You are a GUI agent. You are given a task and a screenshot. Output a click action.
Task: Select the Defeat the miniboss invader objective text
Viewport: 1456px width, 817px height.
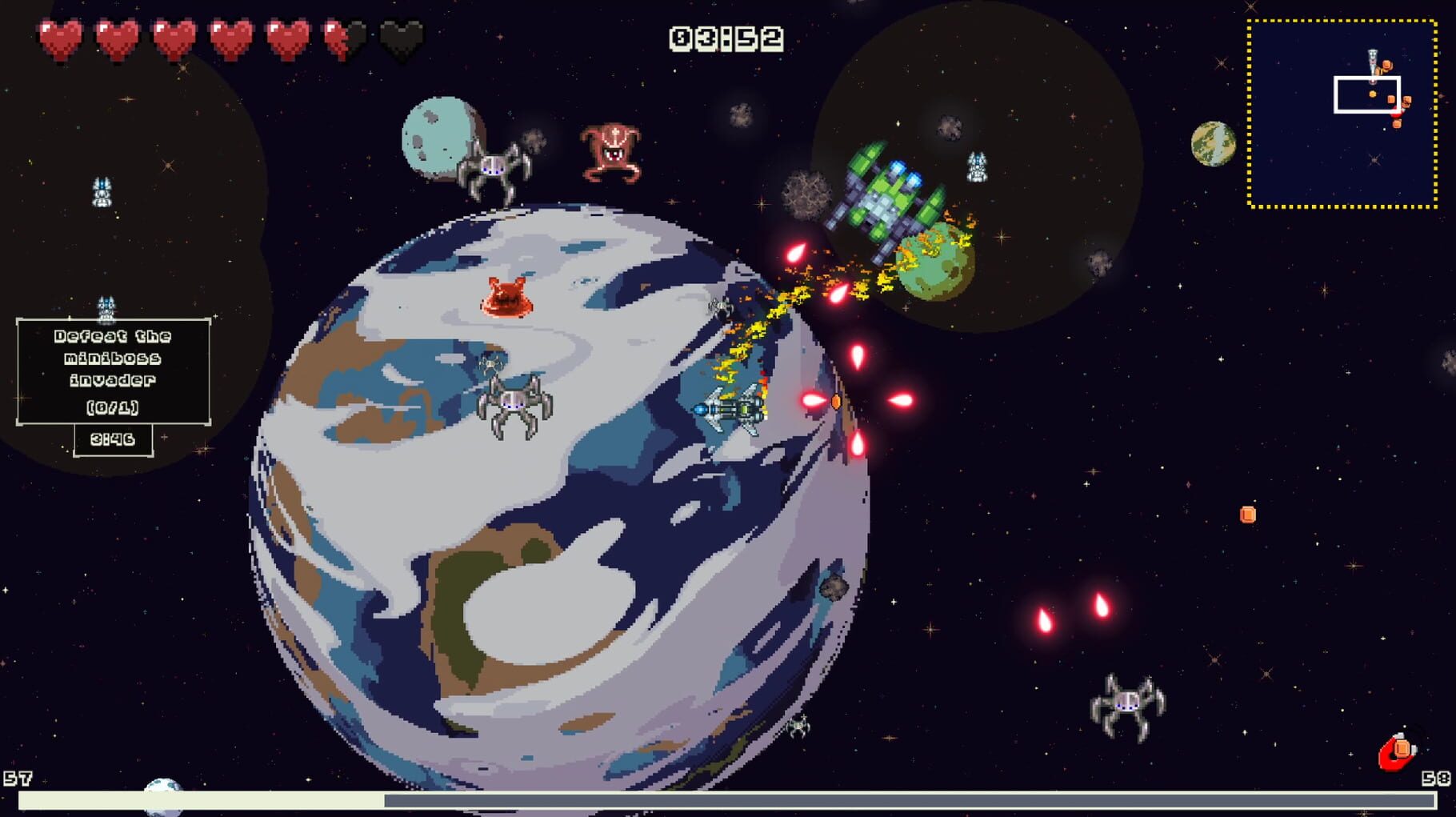tap(112, 360)
